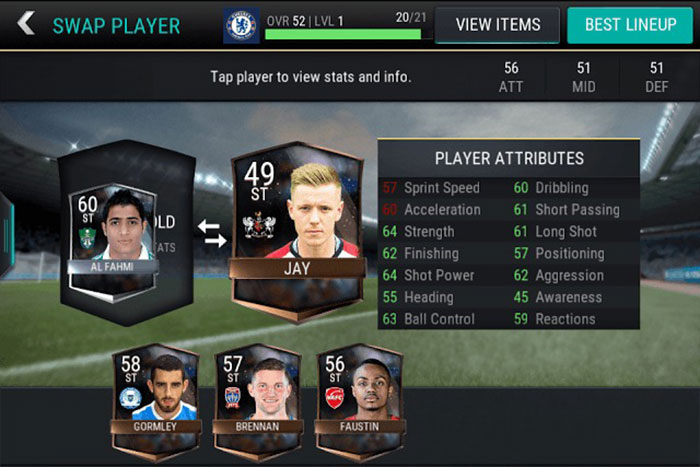The height and width of the screenshot is (467, 700).
Task: Choose the Gormley player card
Action: pos(156,393)
